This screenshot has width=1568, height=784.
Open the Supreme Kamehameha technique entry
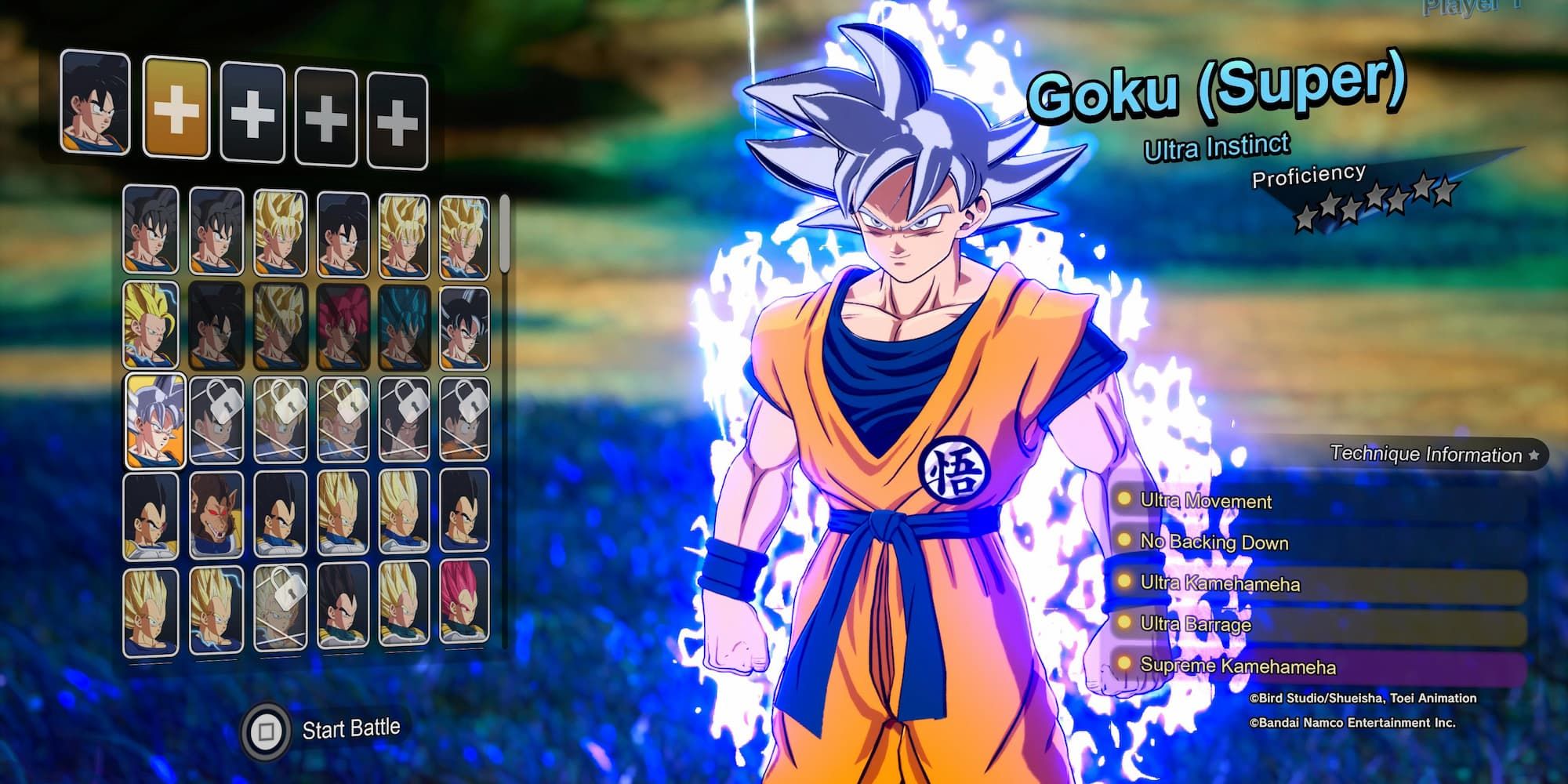coord(1237,666)
